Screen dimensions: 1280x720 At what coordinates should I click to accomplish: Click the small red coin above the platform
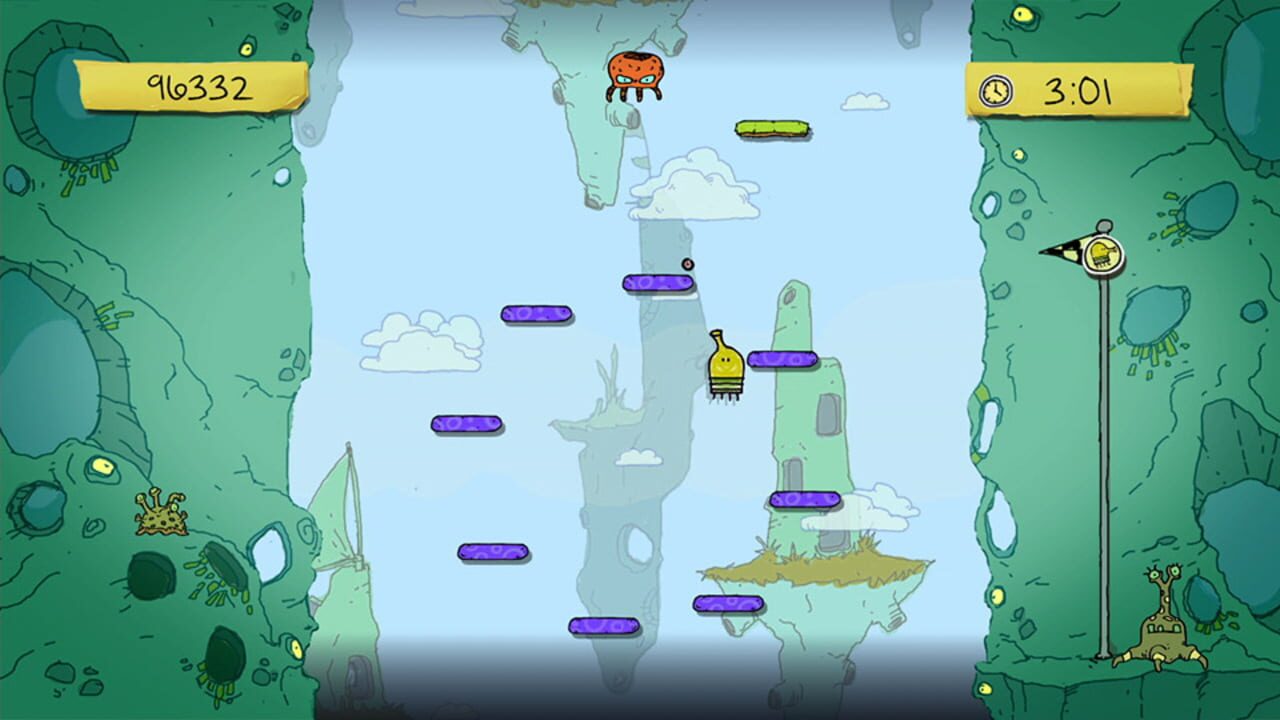[689, 262]
